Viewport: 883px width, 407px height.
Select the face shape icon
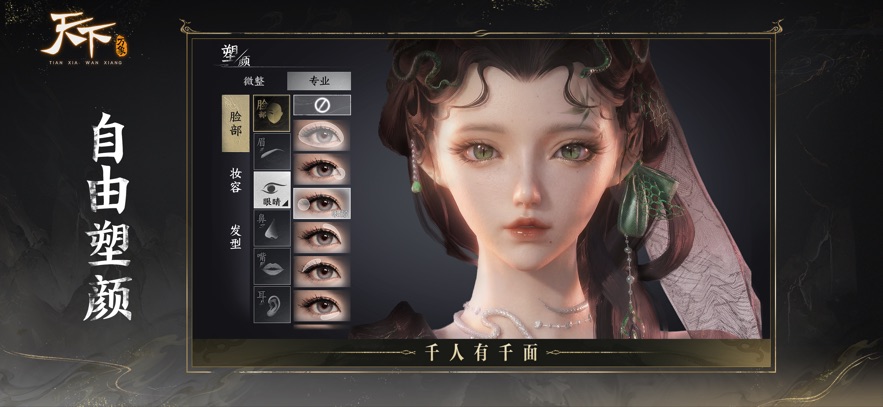272,113
